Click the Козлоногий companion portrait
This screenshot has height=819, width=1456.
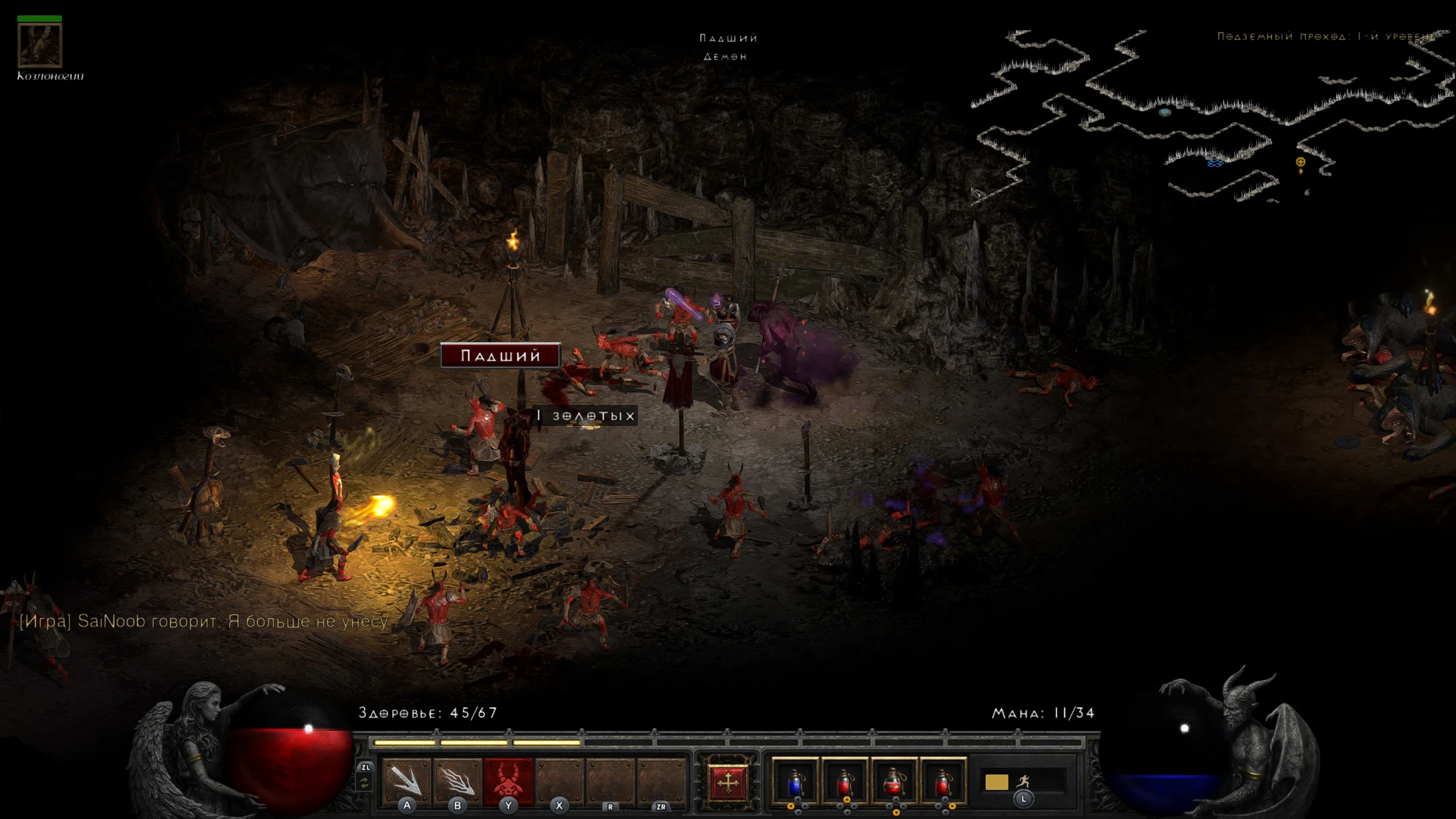(x=39, y=45)
